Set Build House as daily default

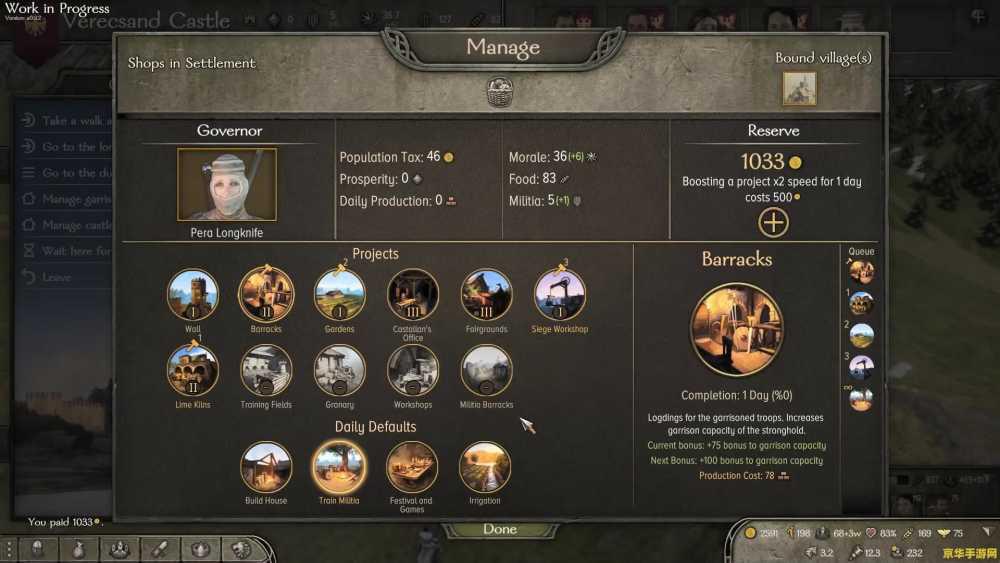[266, 467]
